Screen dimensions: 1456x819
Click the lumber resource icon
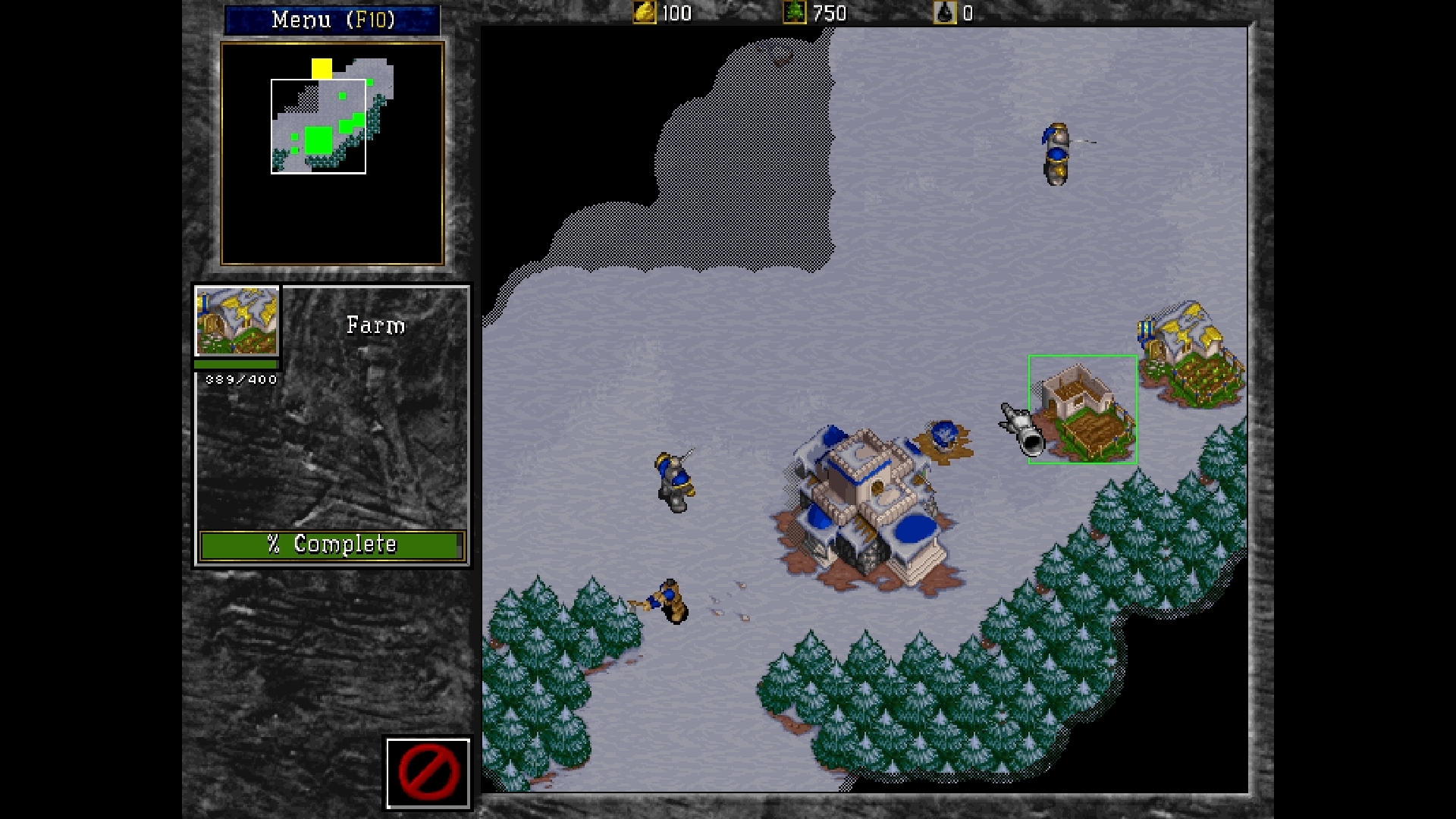[x=795, y=13]
